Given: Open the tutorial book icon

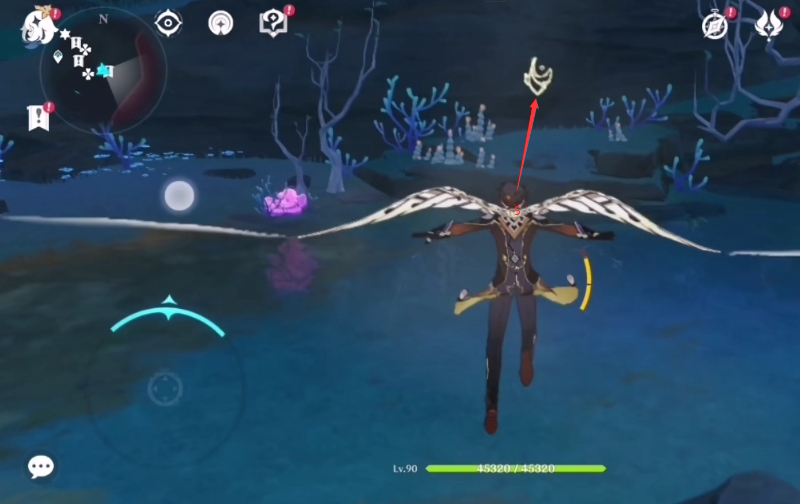Looking at the screenshot, I should click(272, 23).
